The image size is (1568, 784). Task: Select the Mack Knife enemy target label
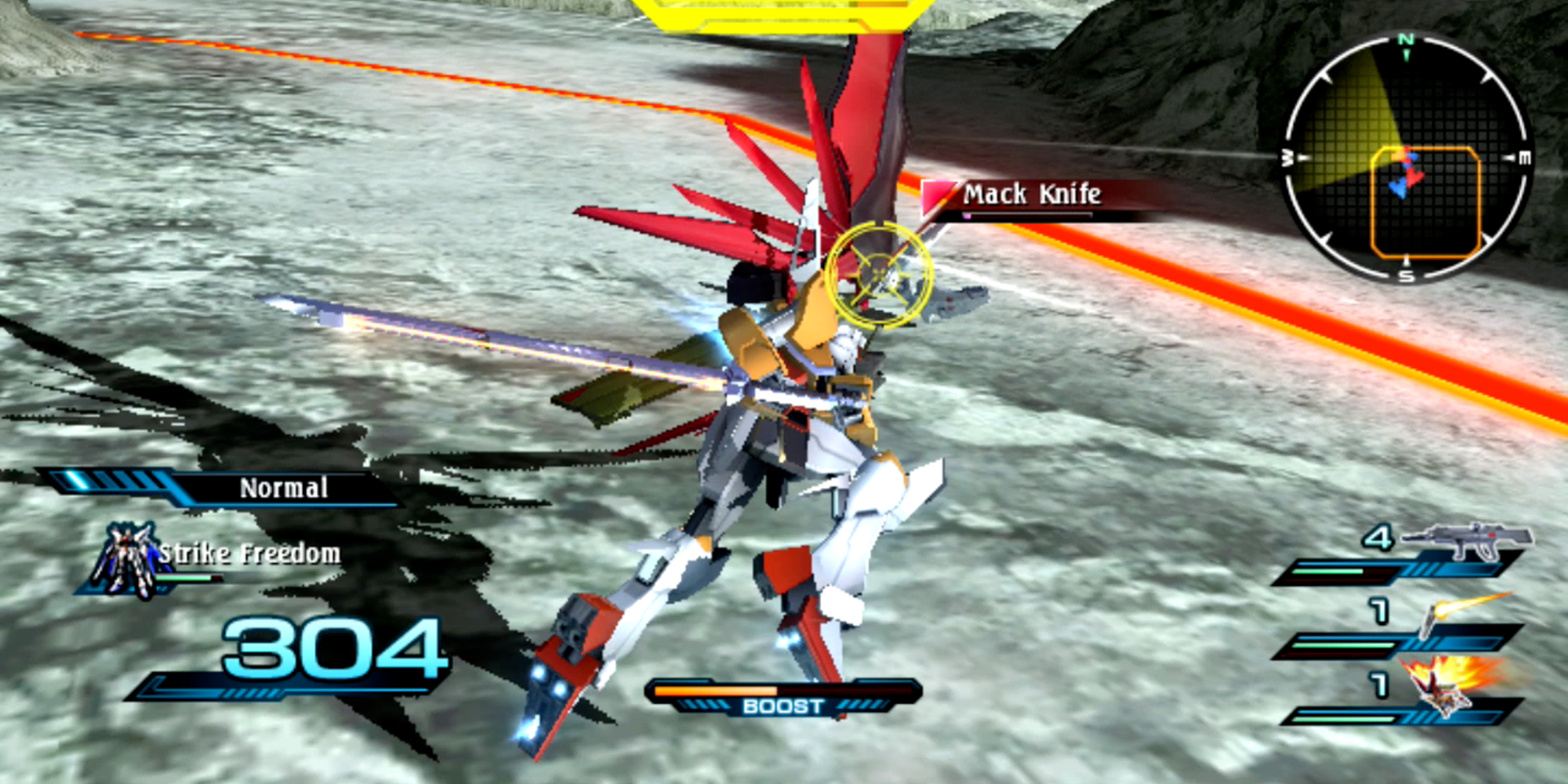tap(1031, 194)
